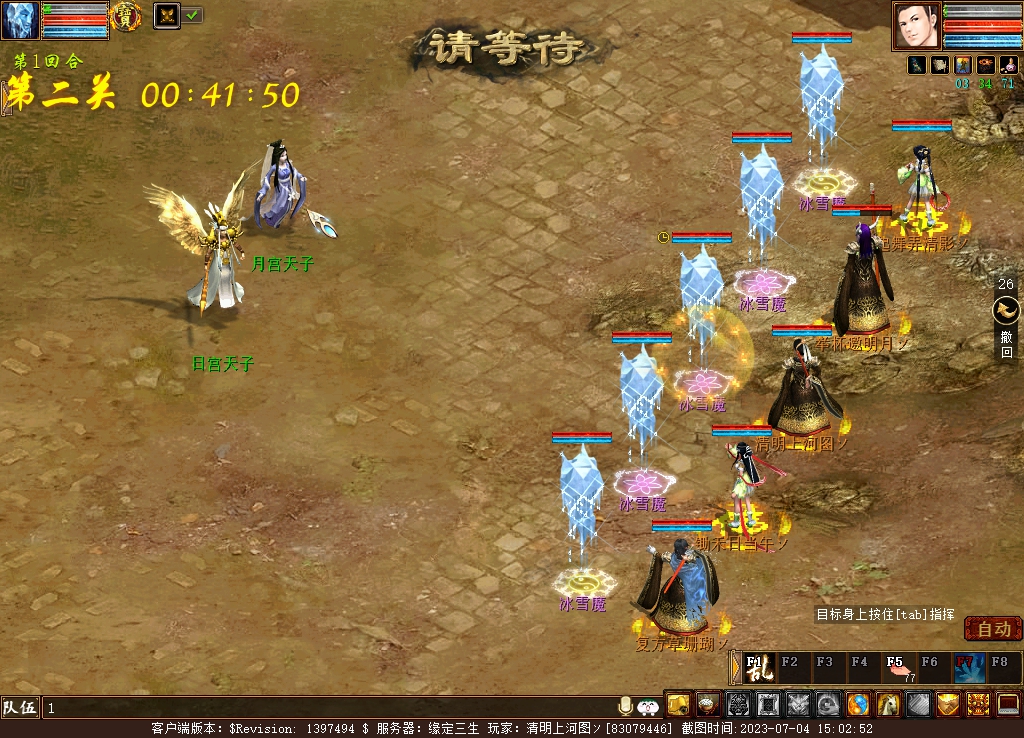Open the 队伍 team chat channel selector
The height and width of the screenshot is (738, 1024).
click(x=20, y=707)
